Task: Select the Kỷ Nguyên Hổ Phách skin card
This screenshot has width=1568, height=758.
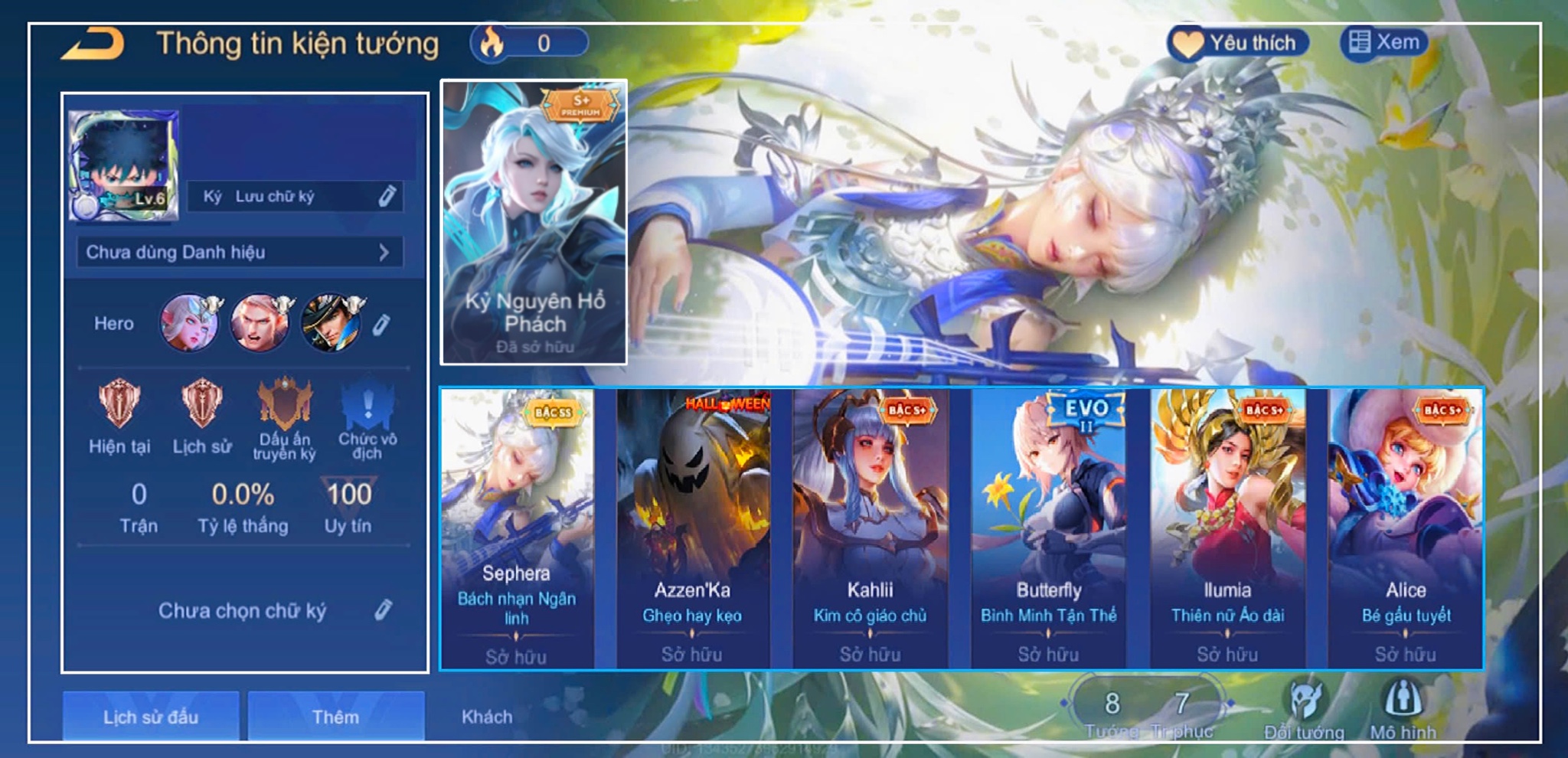Action: tap(534, 222)
